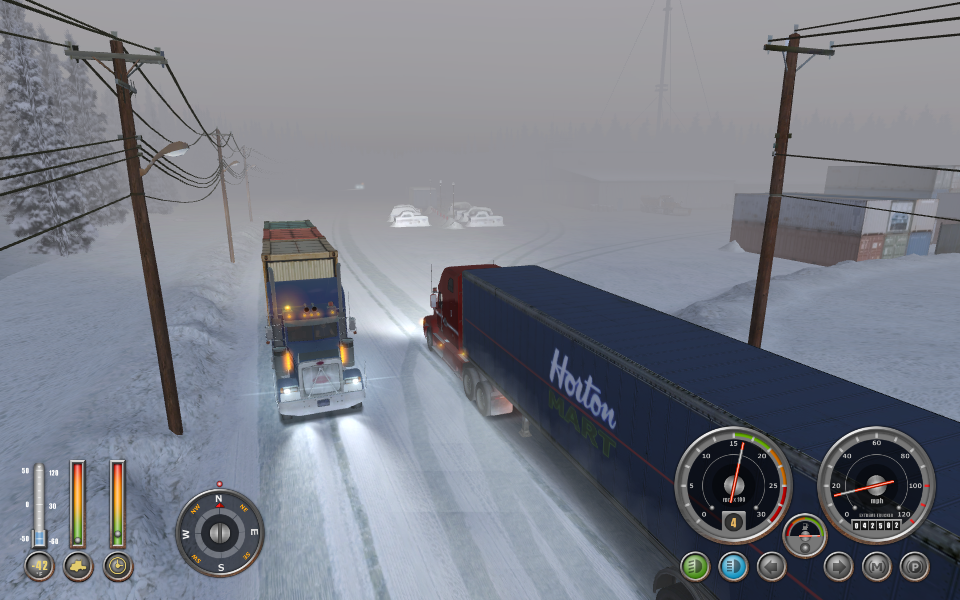Toggle the green headlights button
The height and width of the screenshot is (600, 960).
[695, 567]
